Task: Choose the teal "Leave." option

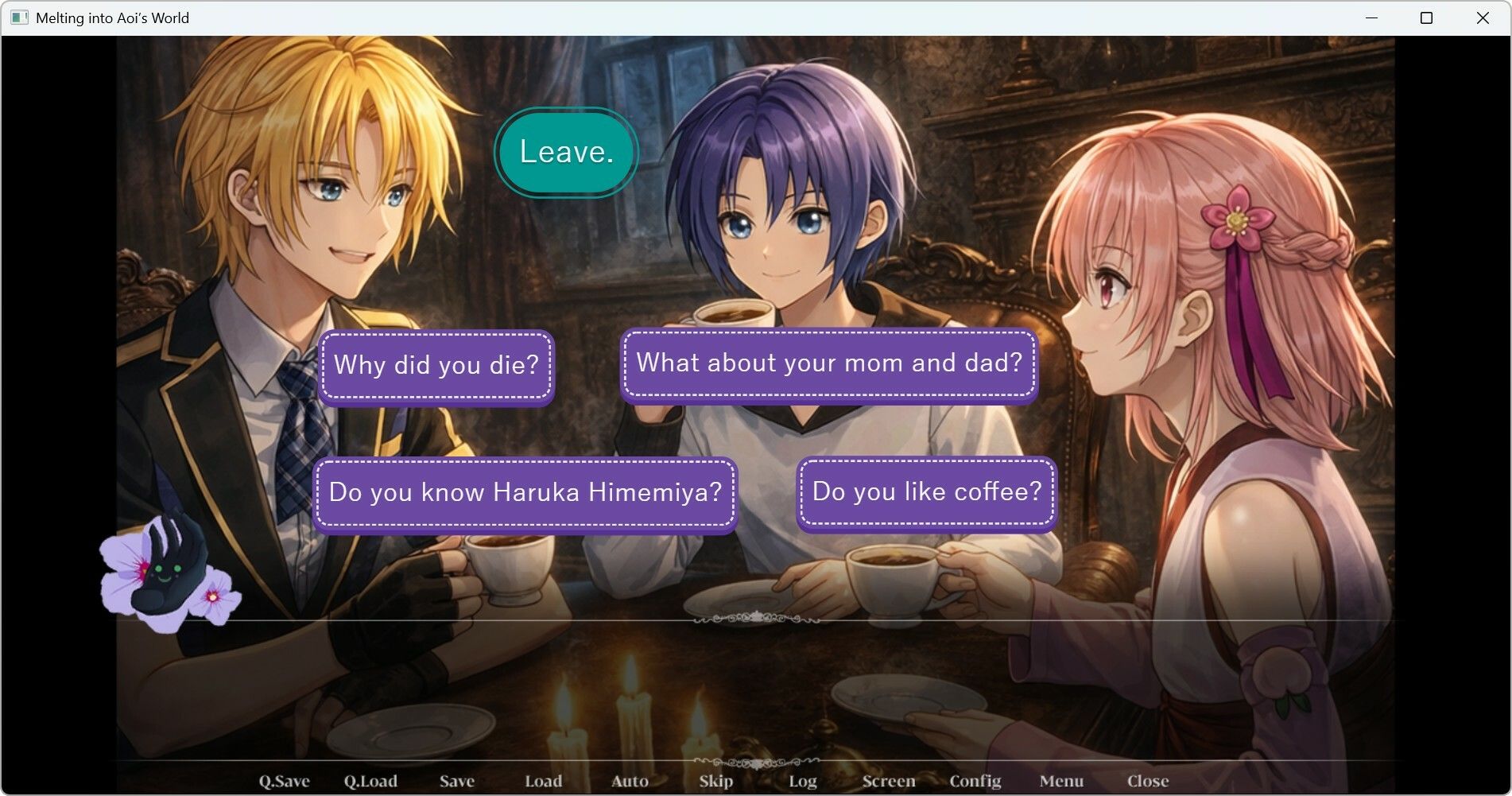Action: click(x=566, y=152)
